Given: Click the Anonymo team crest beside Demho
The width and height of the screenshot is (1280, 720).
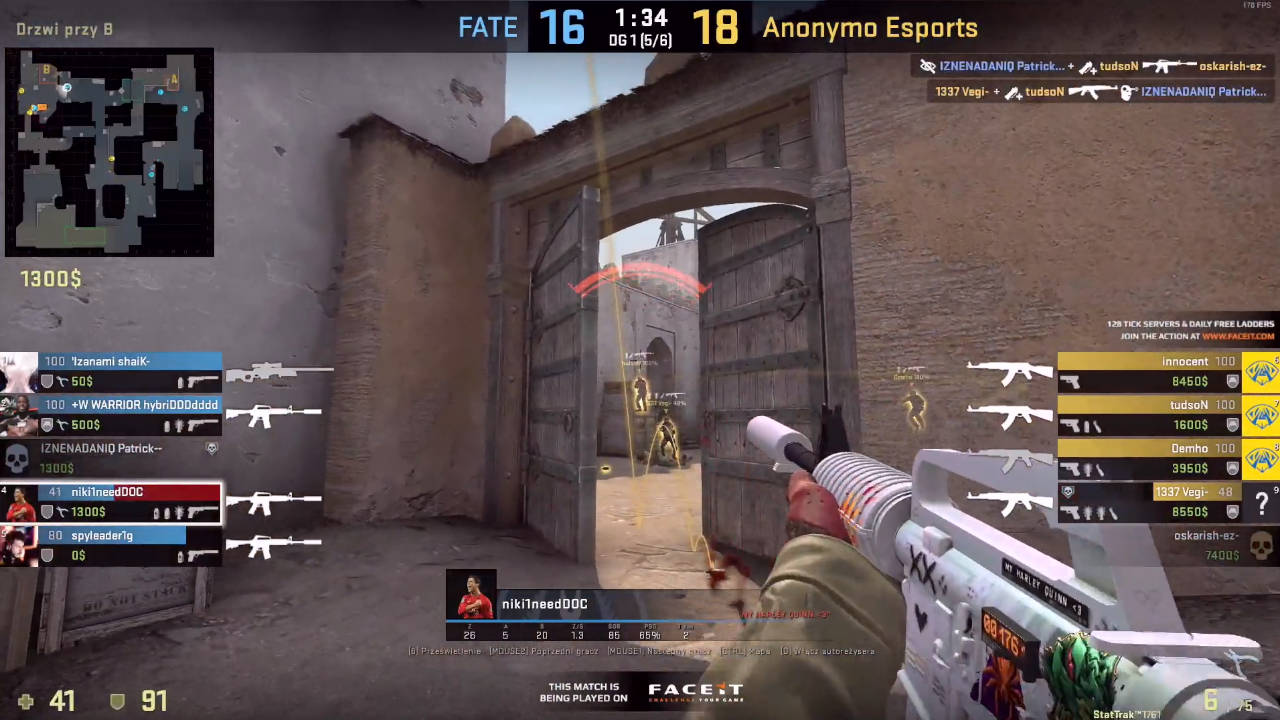Looking at the screenshot, I should tap(1262, 460).
